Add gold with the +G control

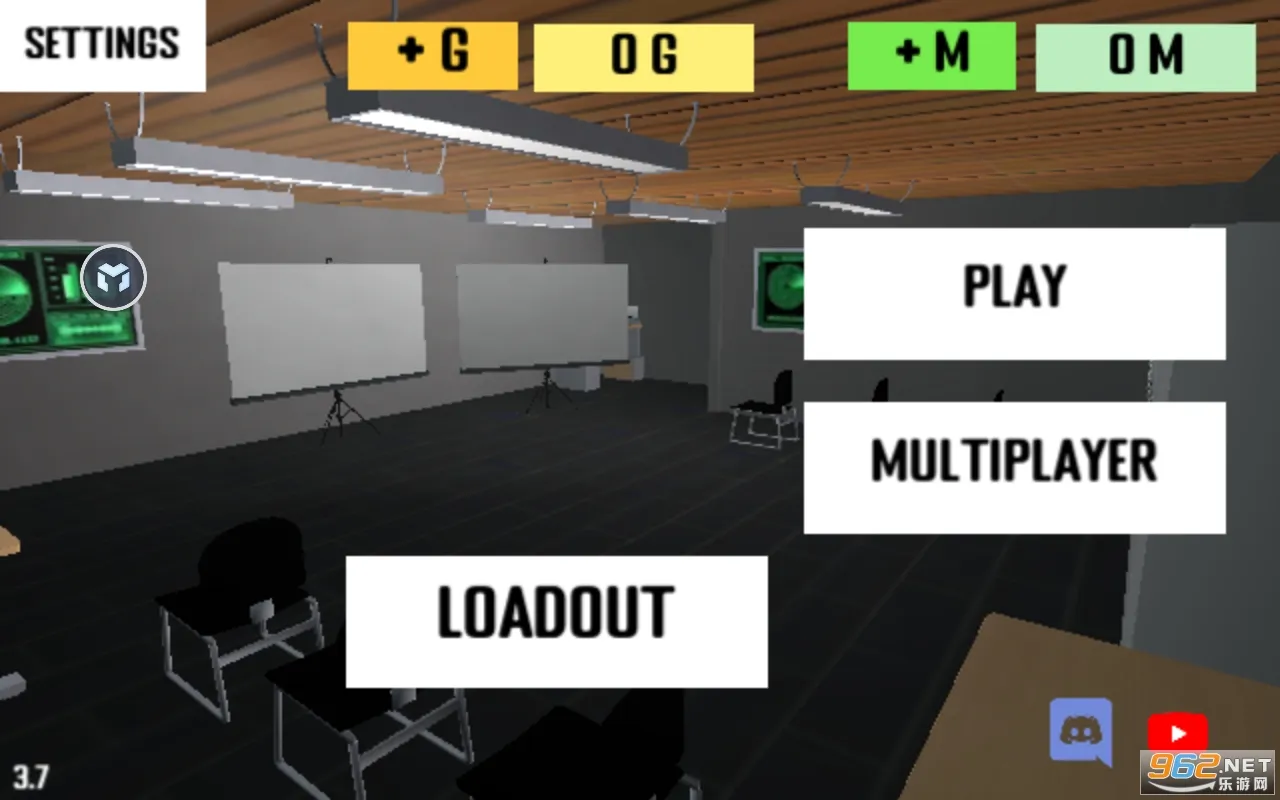point(432,56)
